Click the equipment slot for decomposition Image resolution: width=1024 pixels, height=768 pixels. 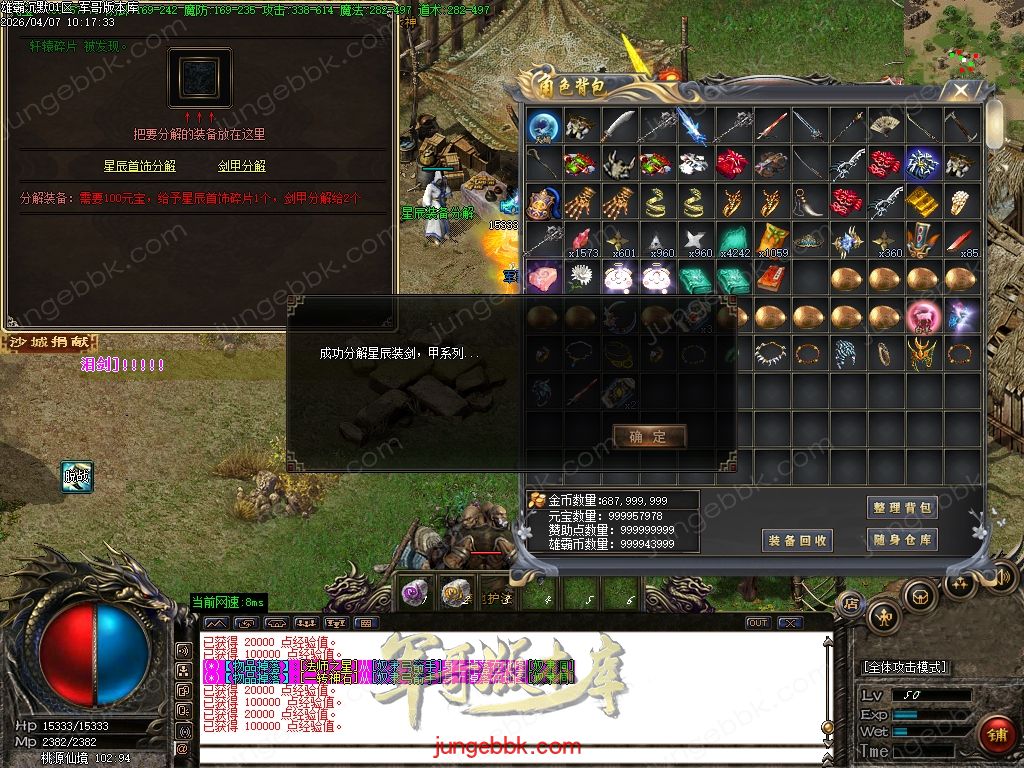tap(200, 77)
